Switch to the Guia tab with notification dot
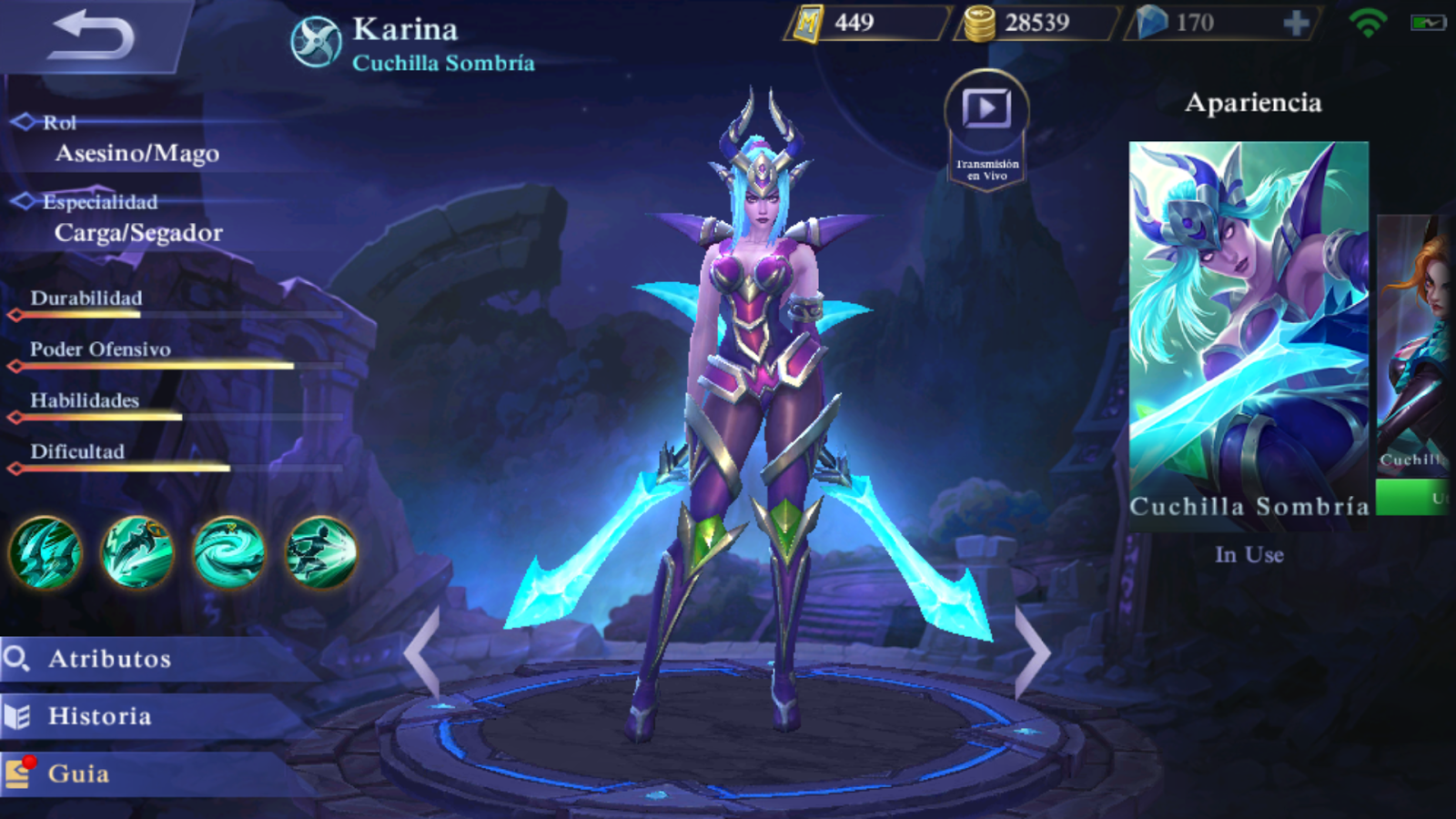The image size is (1456, 819). click(82, 774)
